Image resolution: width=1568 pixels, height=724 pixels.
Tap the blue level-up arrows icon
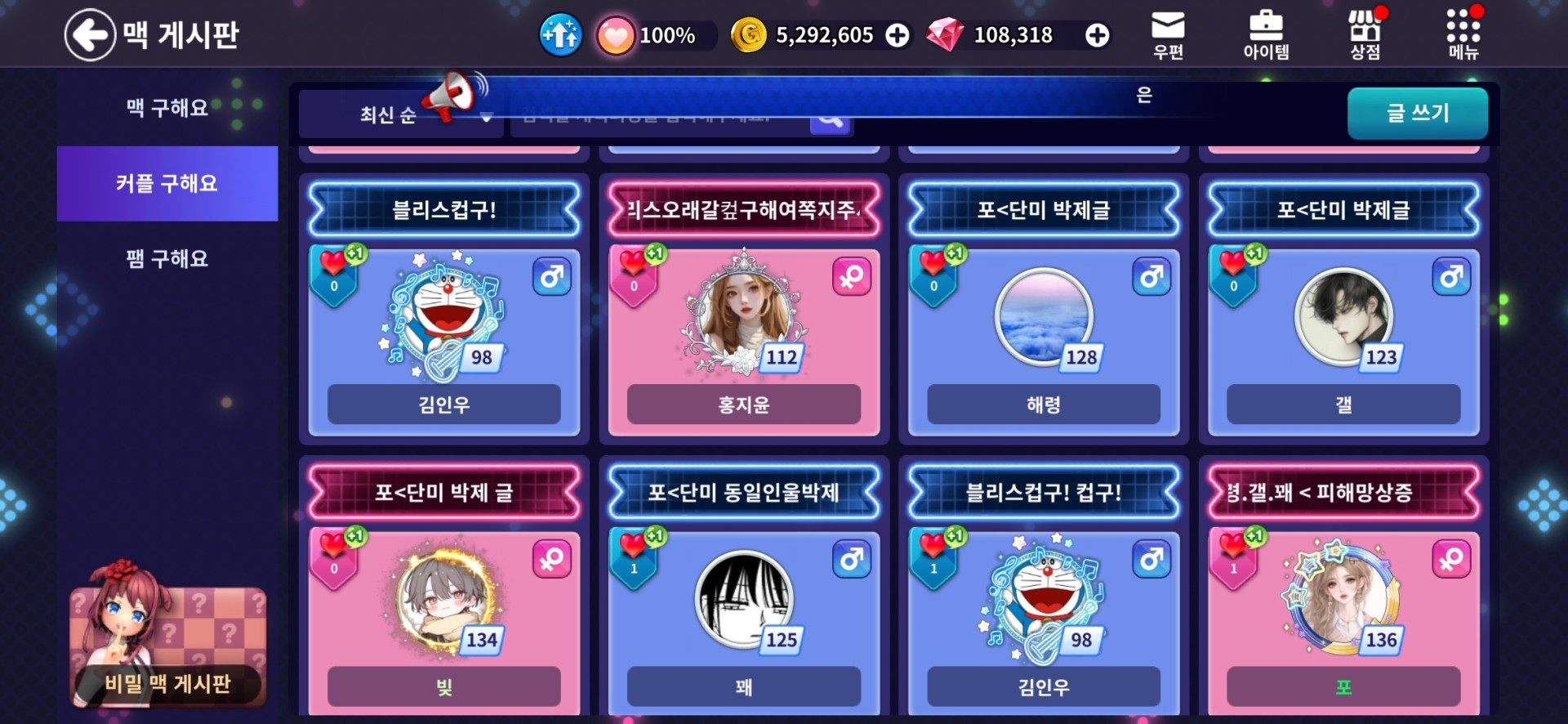[560, 35]
